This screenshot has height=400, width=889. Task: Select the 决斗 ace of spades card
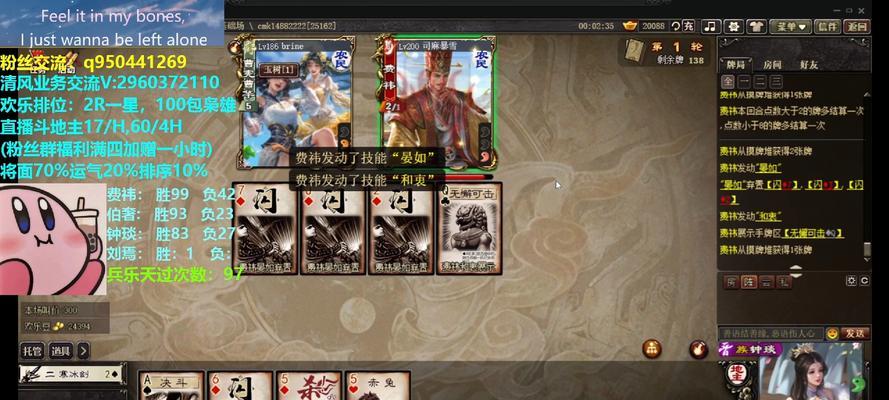tap(168, 386)
